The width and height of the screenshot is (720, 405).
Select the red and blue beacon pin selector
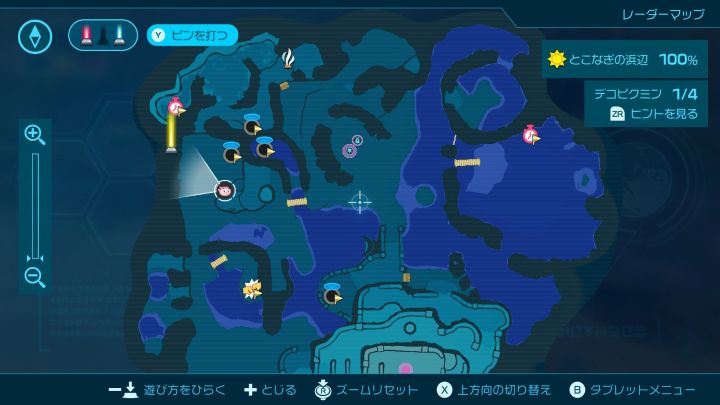point(103,36)
